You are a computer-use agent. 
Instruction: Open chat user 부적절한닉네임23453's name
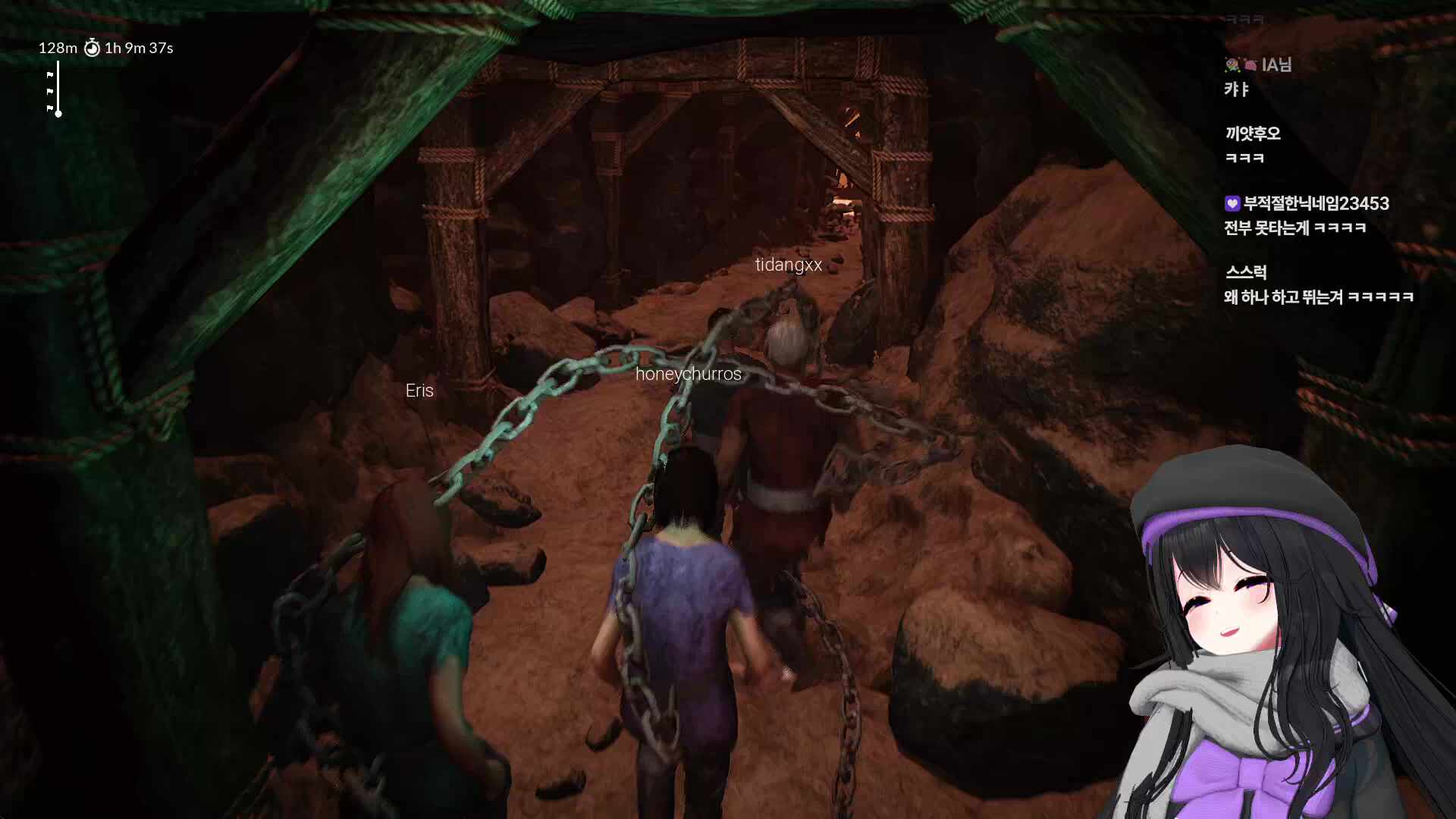(1316, 203)
